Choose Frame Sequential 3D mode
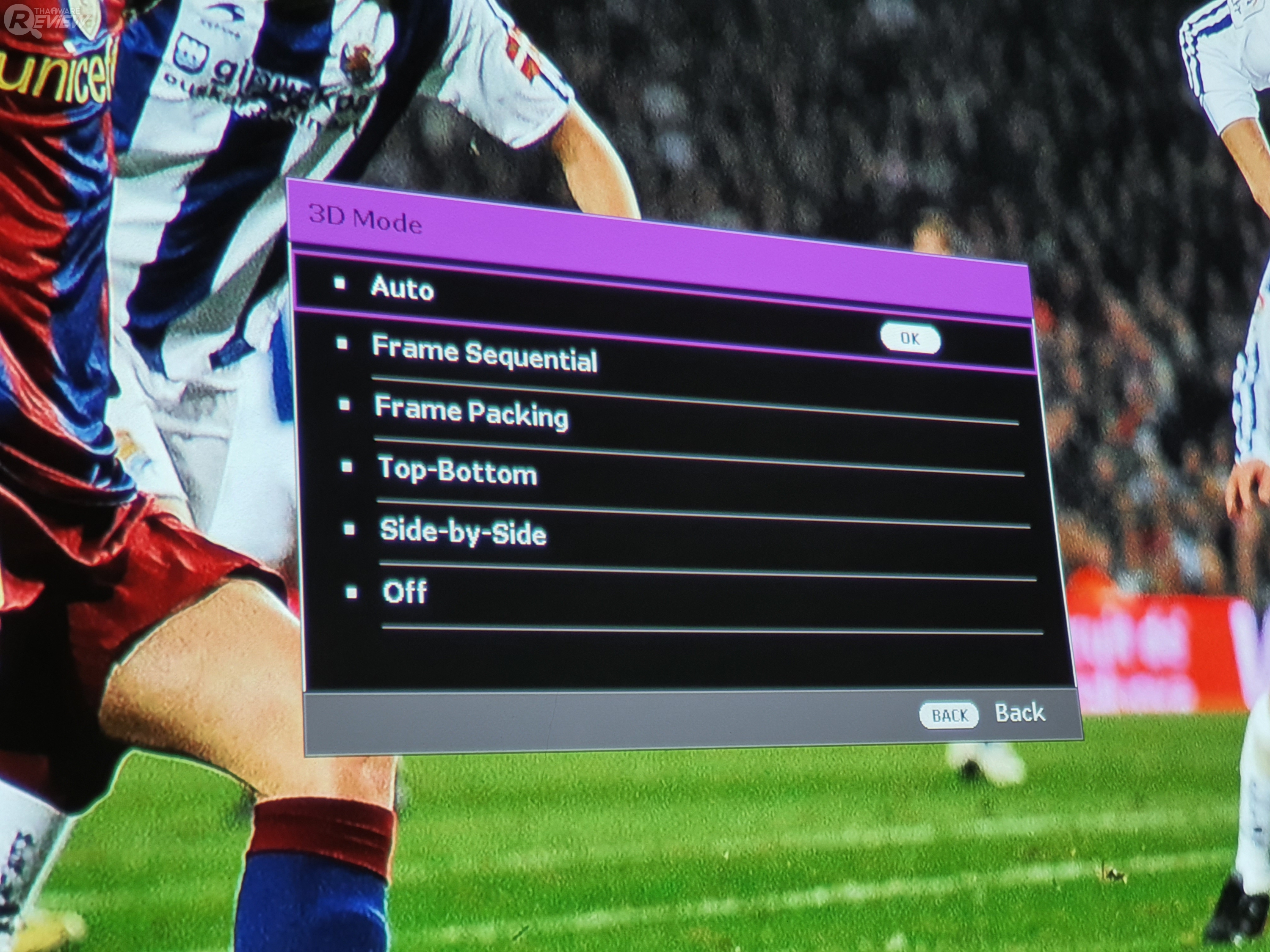 pos(485,353)
